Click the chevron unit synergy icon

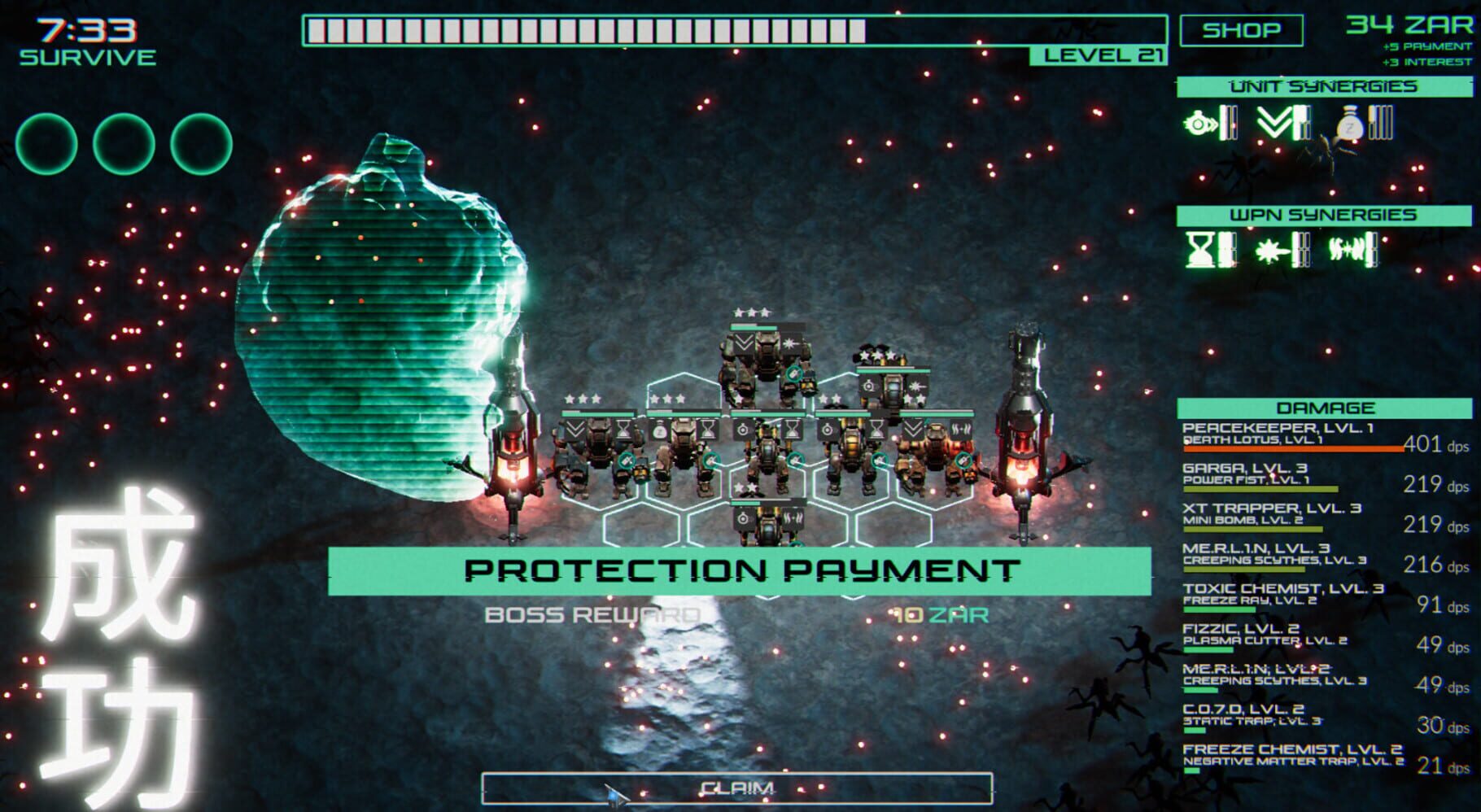click(x=1273, y=122)
